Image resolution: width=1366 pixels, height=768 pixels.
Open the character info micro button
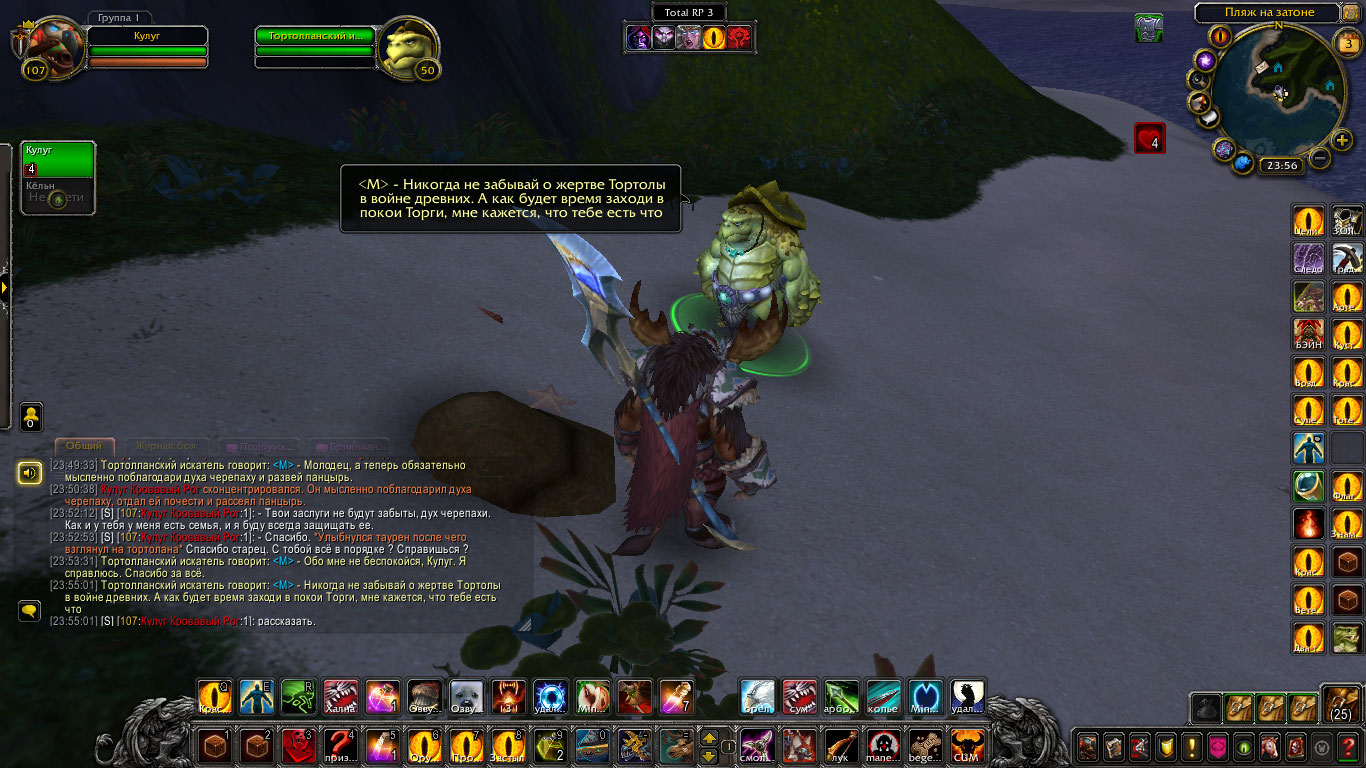[1087, 746]
